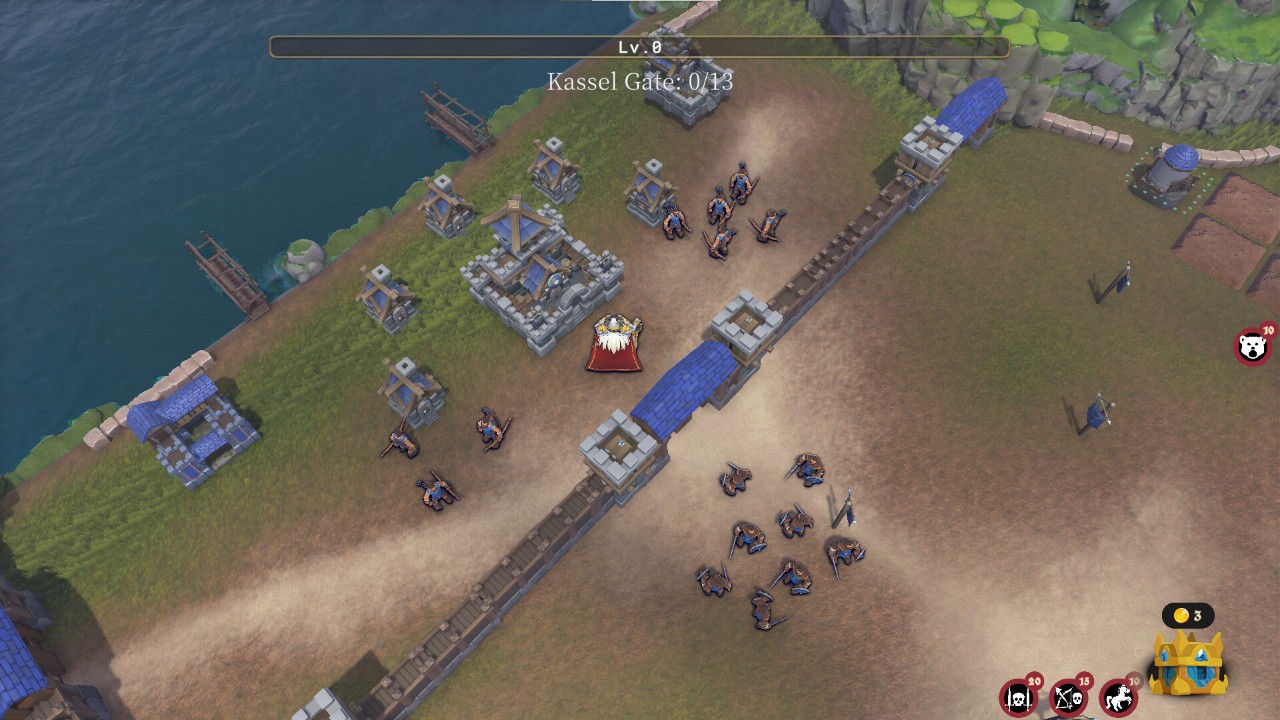Screen dimensions: 1280x720
Task: Open the golden crown treasure chest
Action: (x=1188, y=662)
